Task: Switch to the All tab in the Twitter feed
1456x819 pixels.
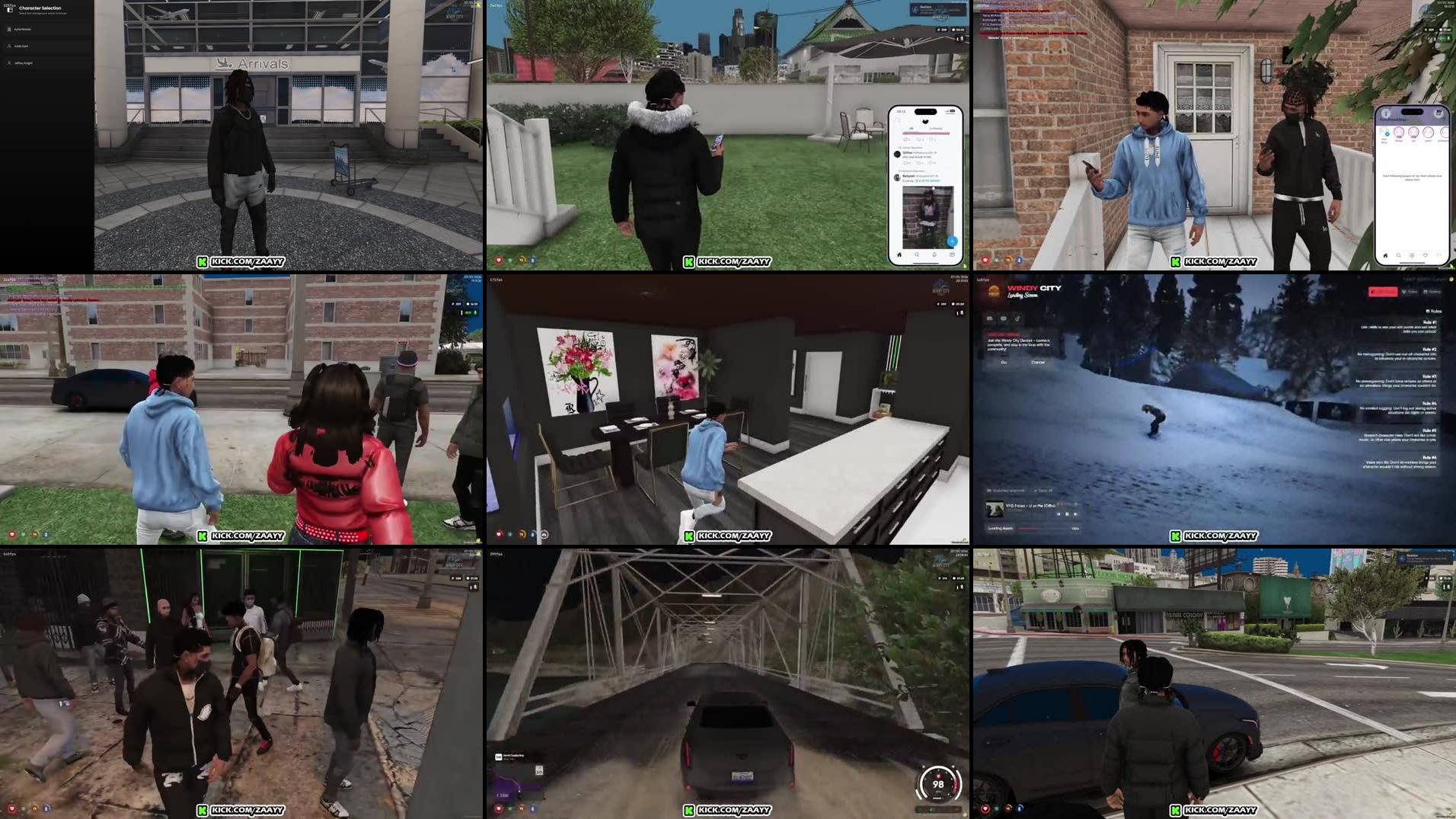Action: [x=910, y=128]
